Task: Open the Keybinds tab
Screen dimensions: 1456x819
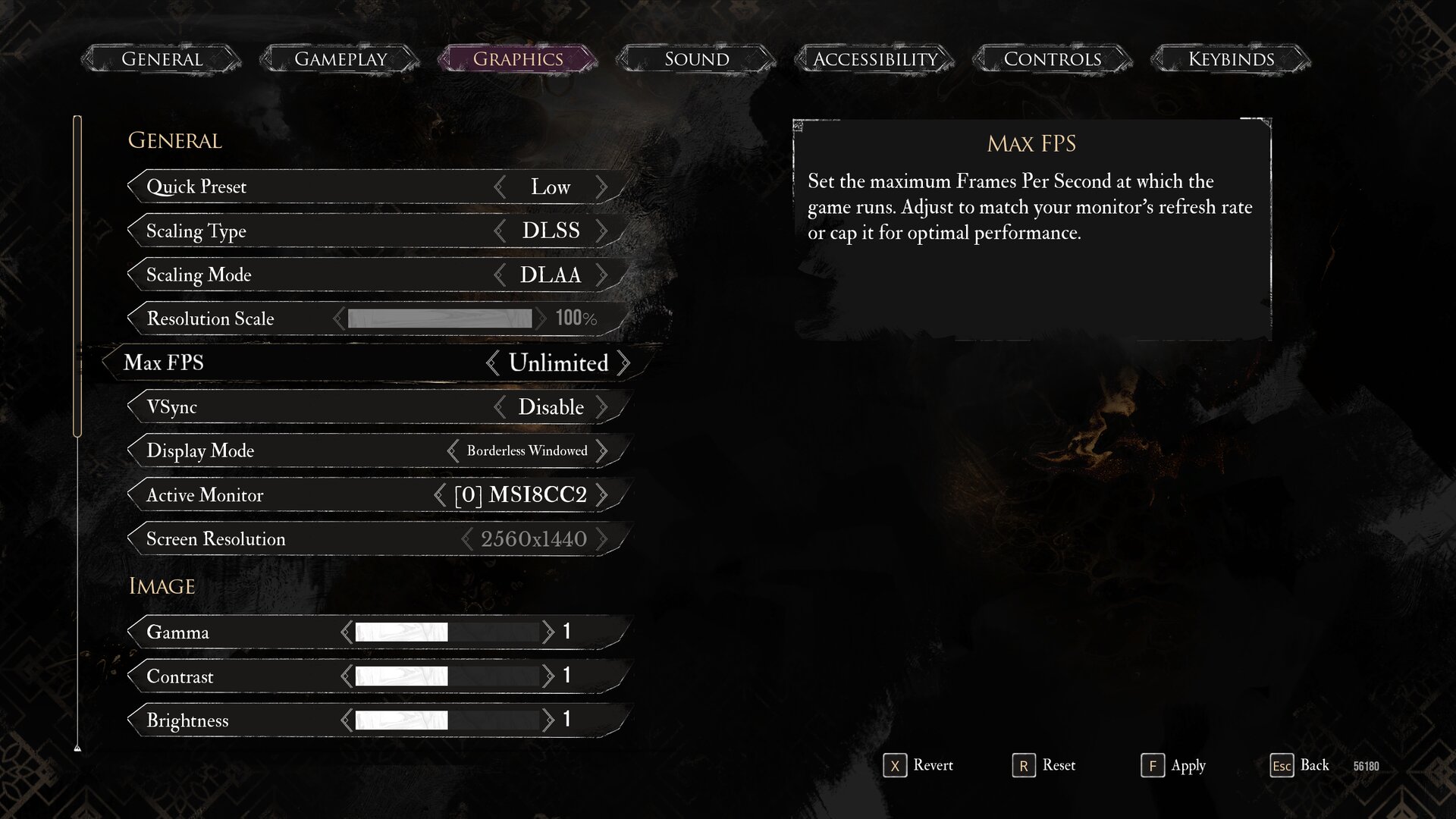Action: [1231, 59]
